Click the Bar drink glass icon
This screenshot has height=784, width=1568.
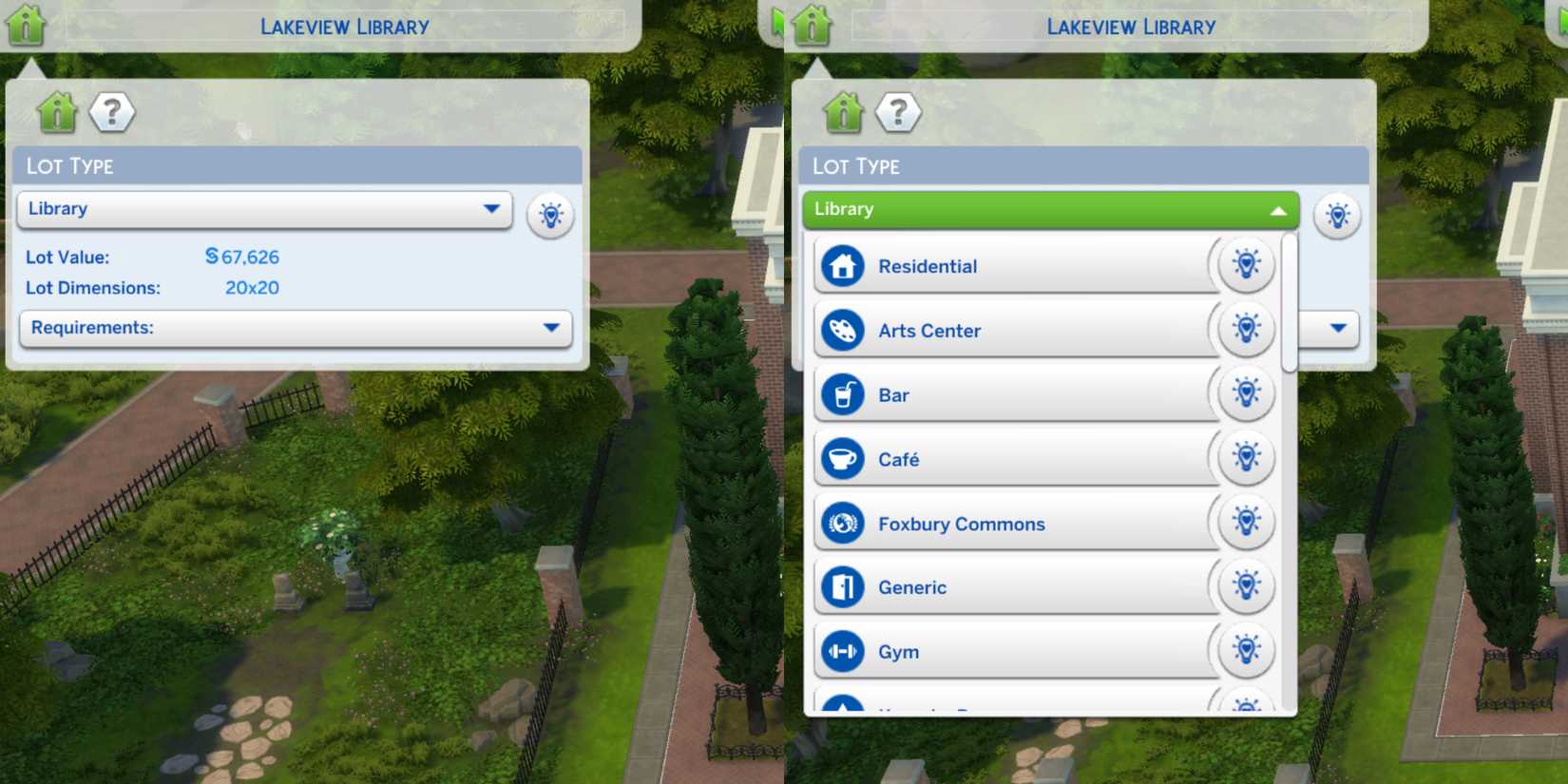click(840, 394)
